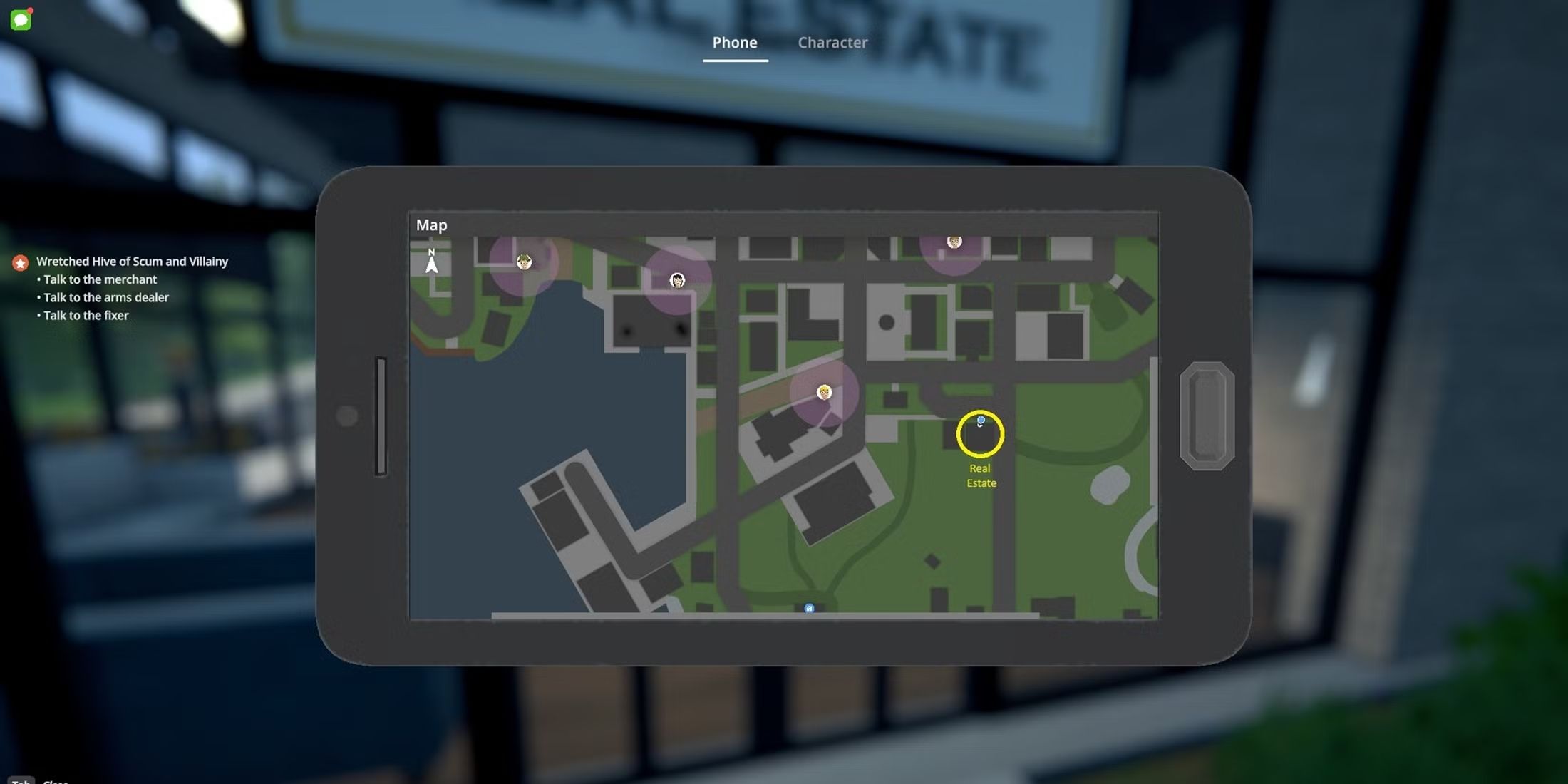The width and height of the screenshot is (1568, 784).
Task: Click the dark-haired NPC map marker
Action: tap(677, 281)
